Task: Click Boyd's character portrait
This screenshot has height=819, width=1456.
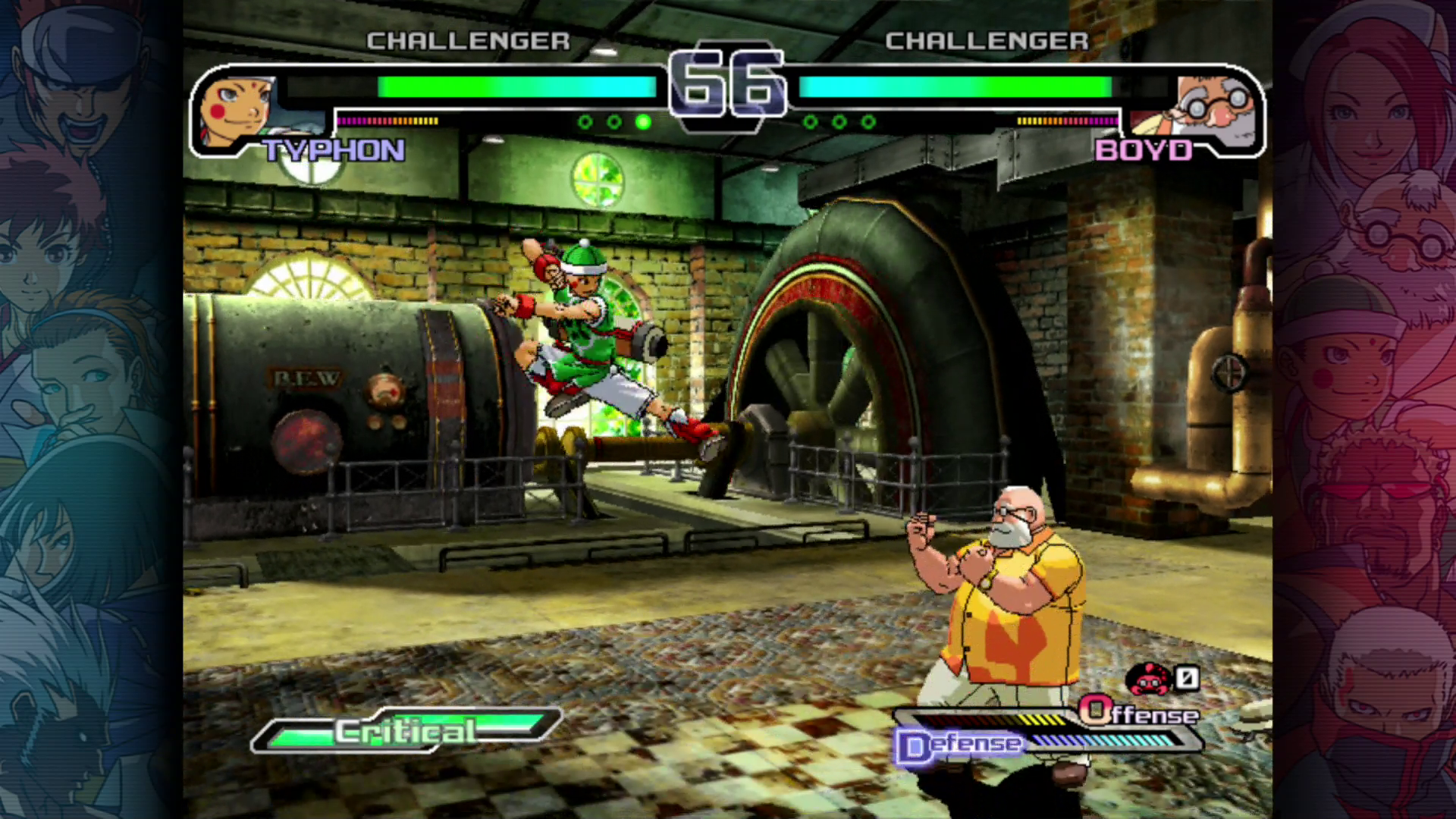Action: point(1216,111)
